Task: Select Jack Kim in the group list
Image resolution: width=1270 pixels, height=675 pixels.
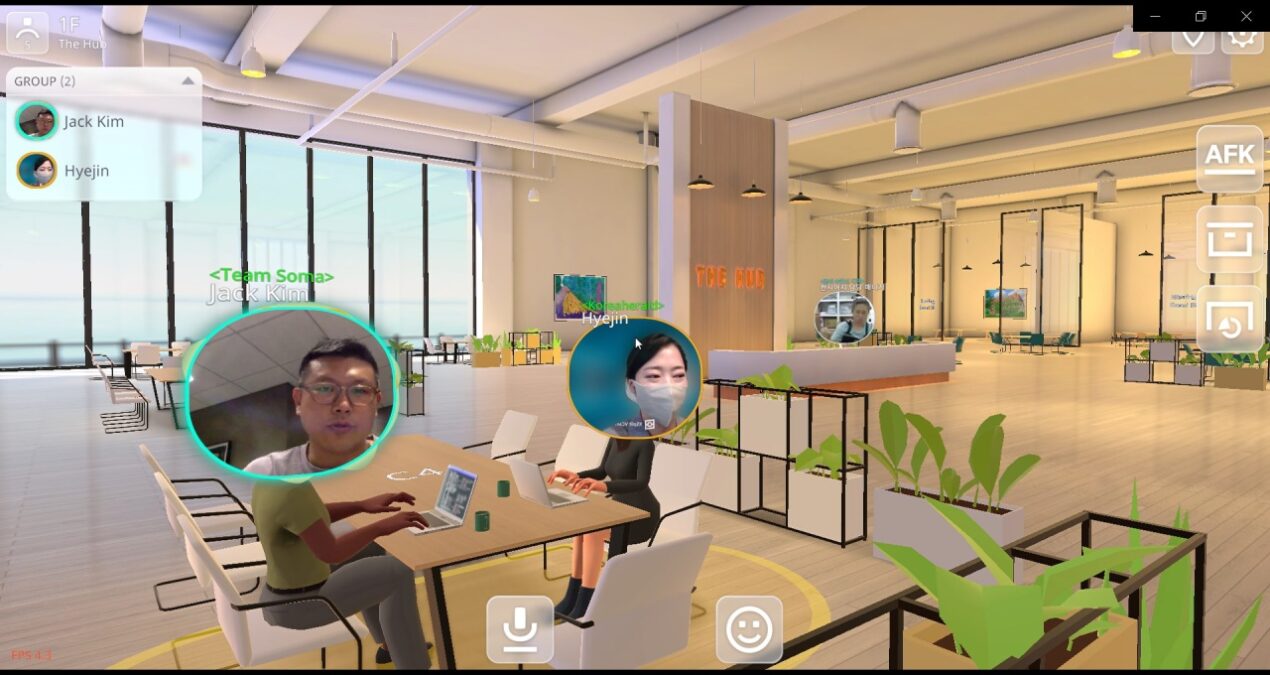Action: pos(92,122)
